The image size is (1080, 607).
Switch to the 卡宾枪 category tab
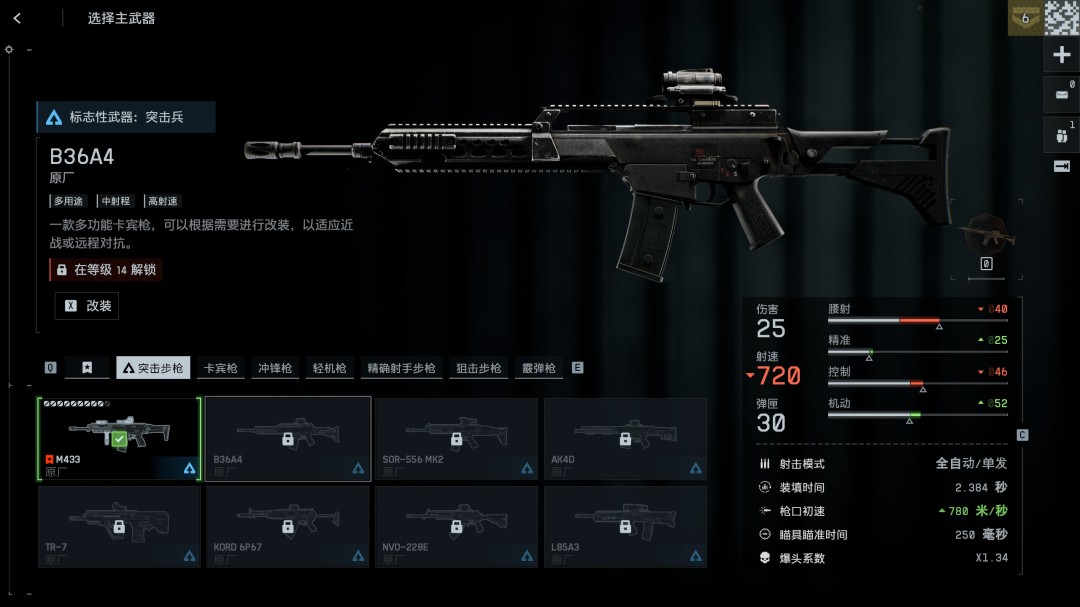[x=221, y=368]
